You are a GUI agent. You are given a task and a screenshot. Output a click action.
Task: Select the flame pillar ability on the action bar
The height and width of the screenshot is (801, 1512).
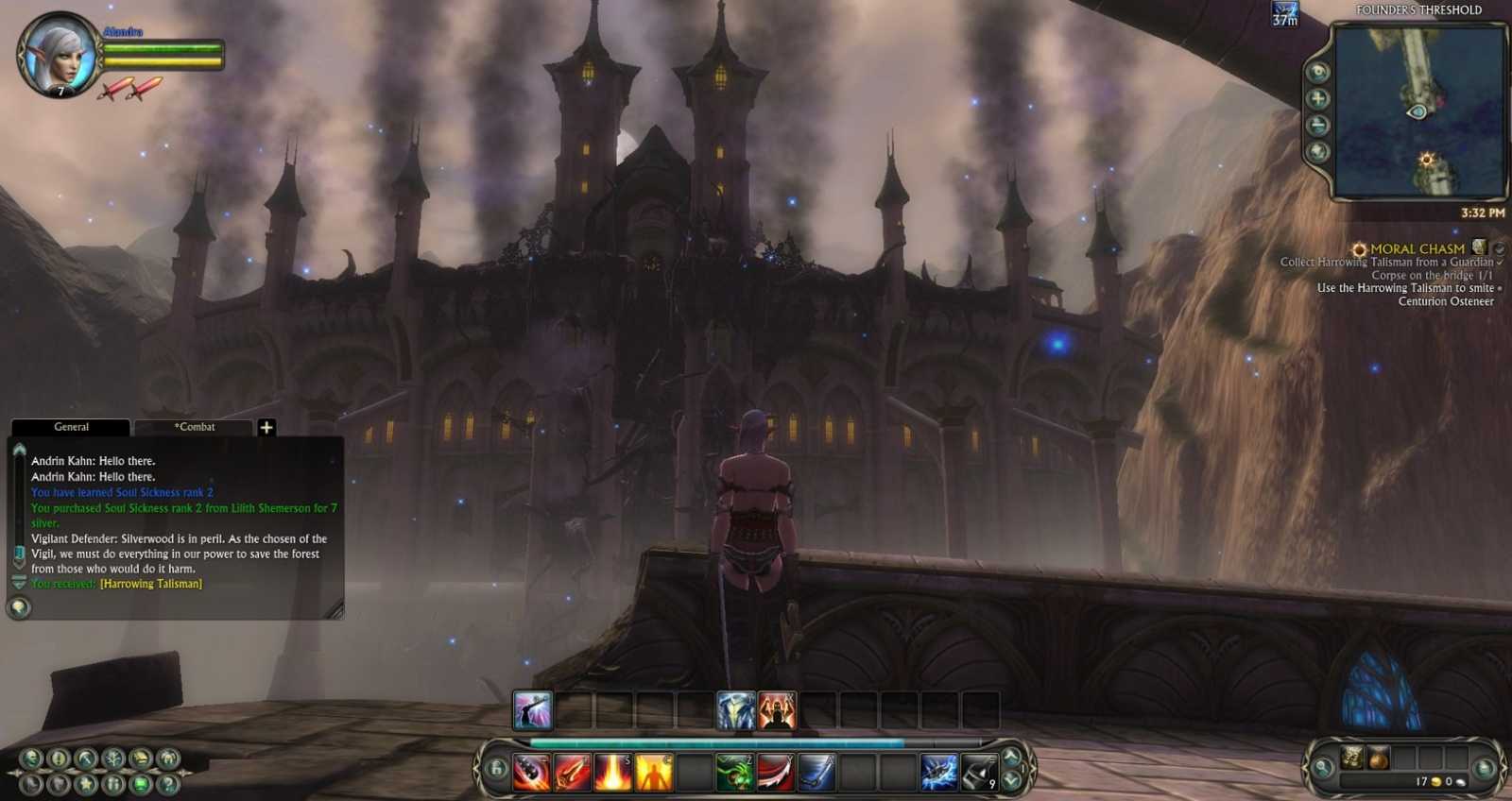(x=612, y=773)
